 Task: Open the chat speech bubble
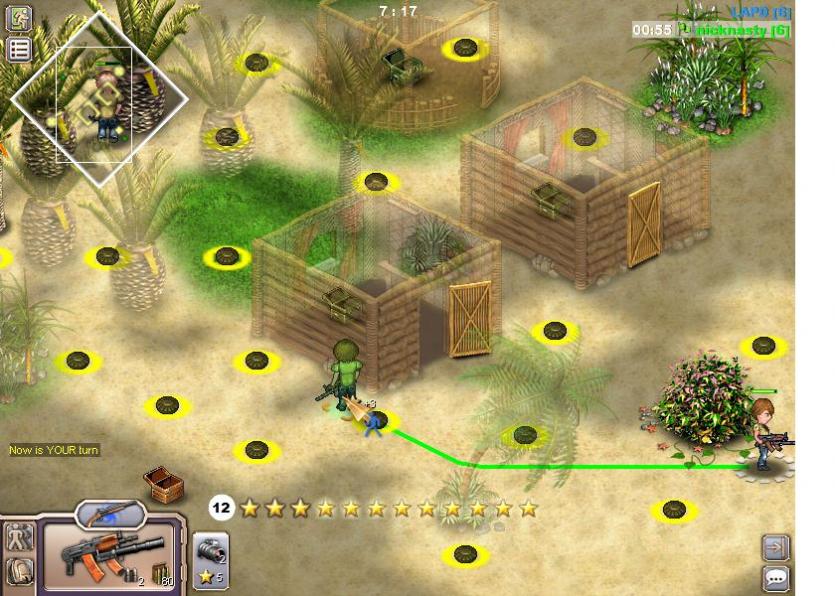pos(775,577)
